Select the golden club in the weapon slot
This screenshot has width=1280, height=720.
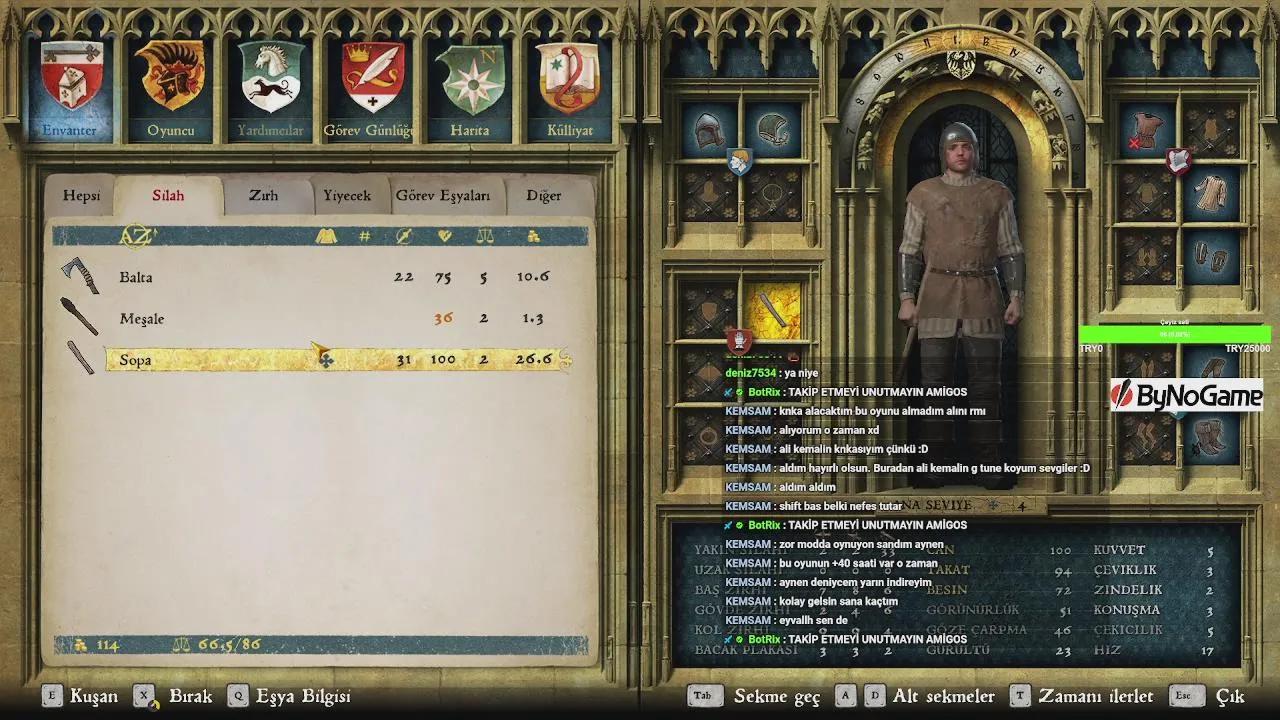(x=775, y=310)
